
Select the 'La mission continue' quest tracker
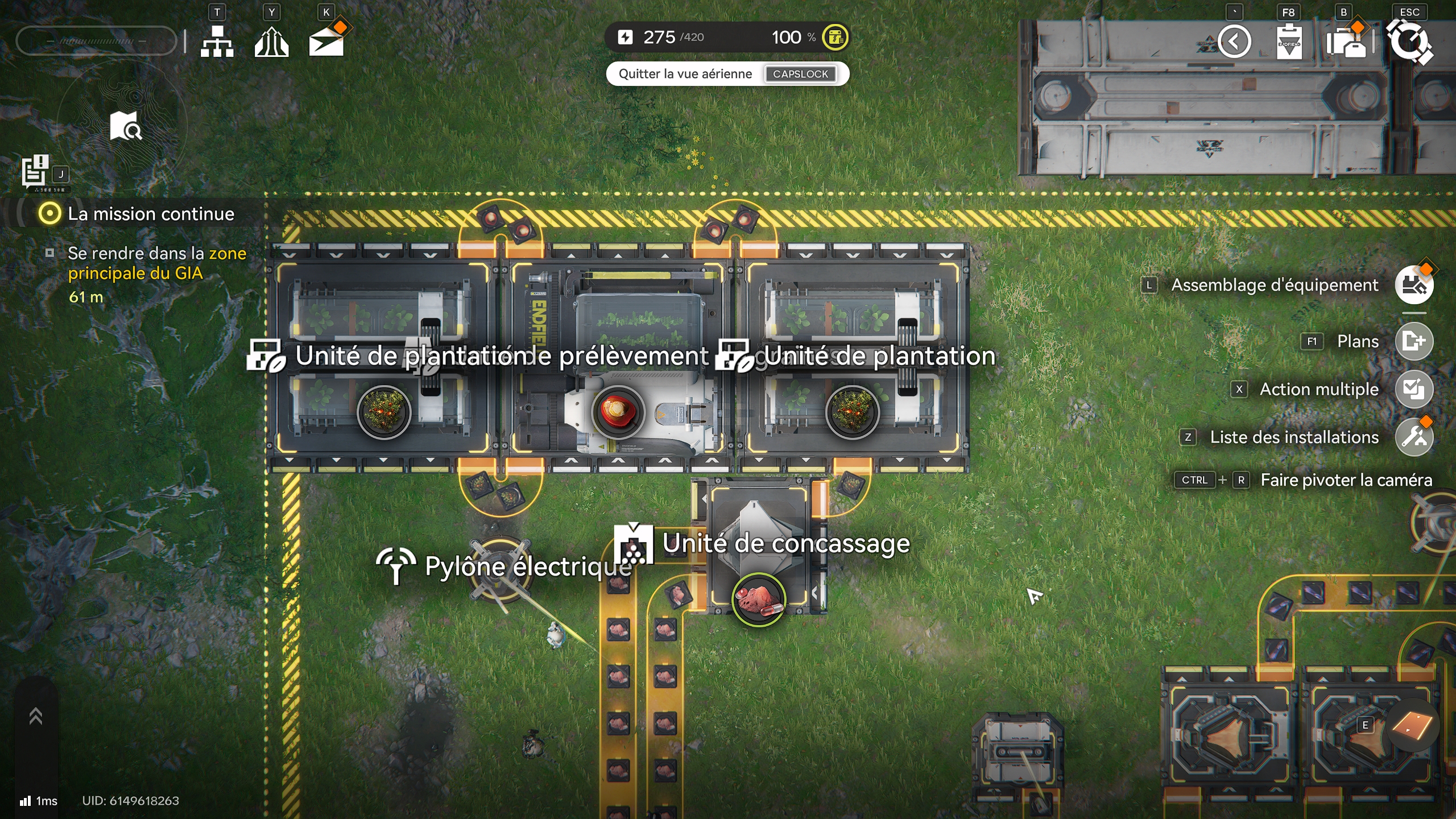point(151,214)
